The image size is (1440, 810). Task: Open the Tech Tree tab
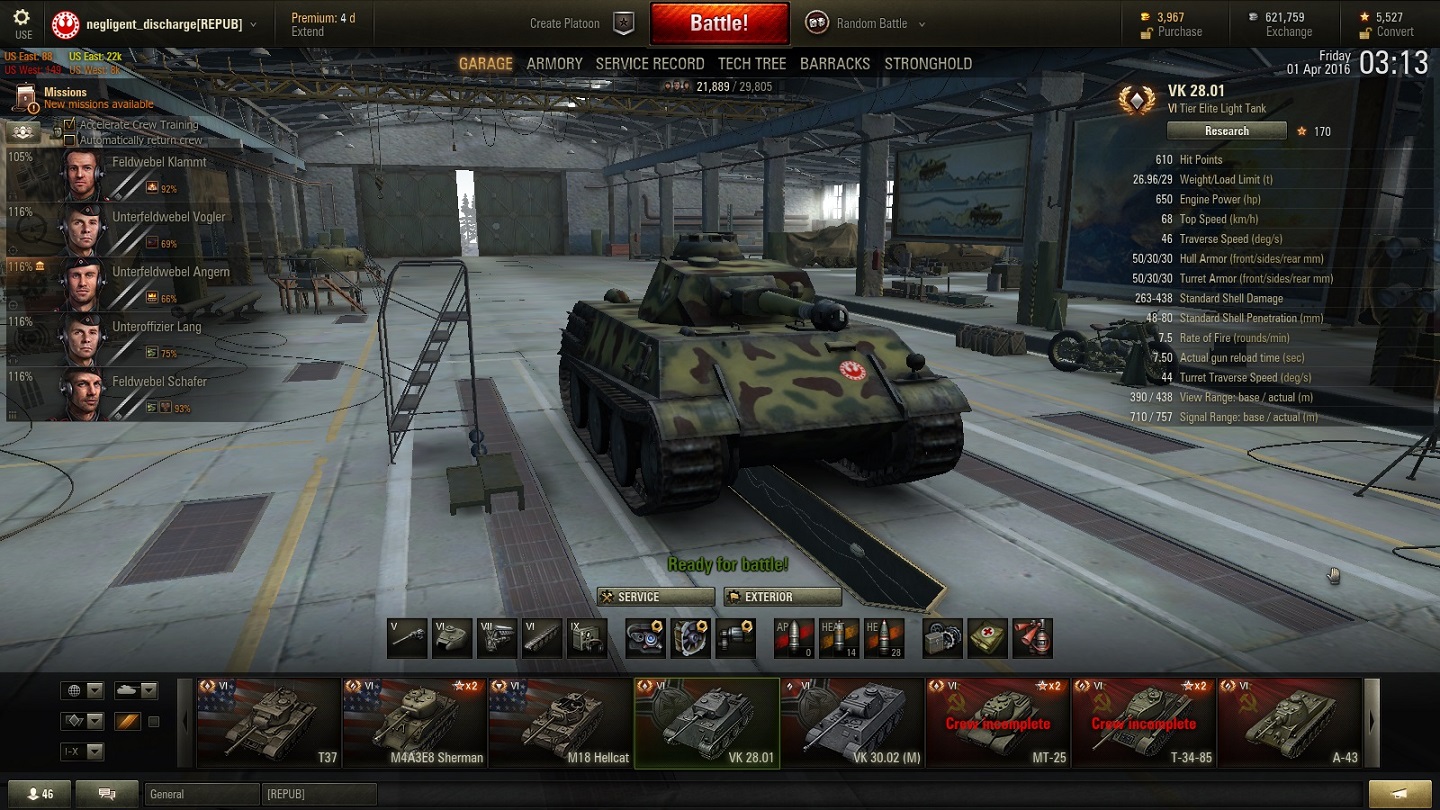click(x=752, y=63)
